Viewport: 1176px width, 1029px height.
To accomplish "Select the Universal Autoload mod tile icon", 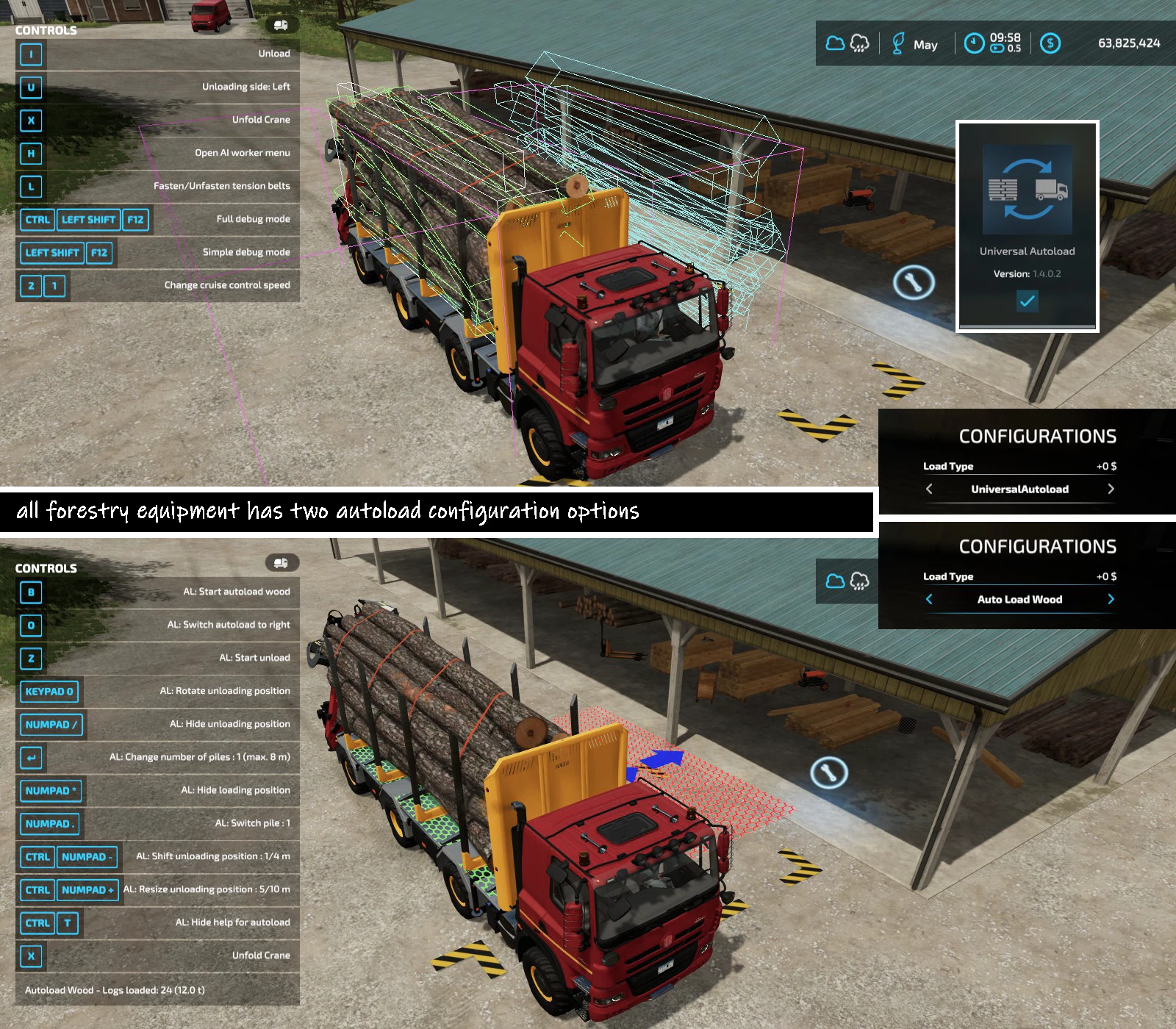I will click(x=1027, y=190).
